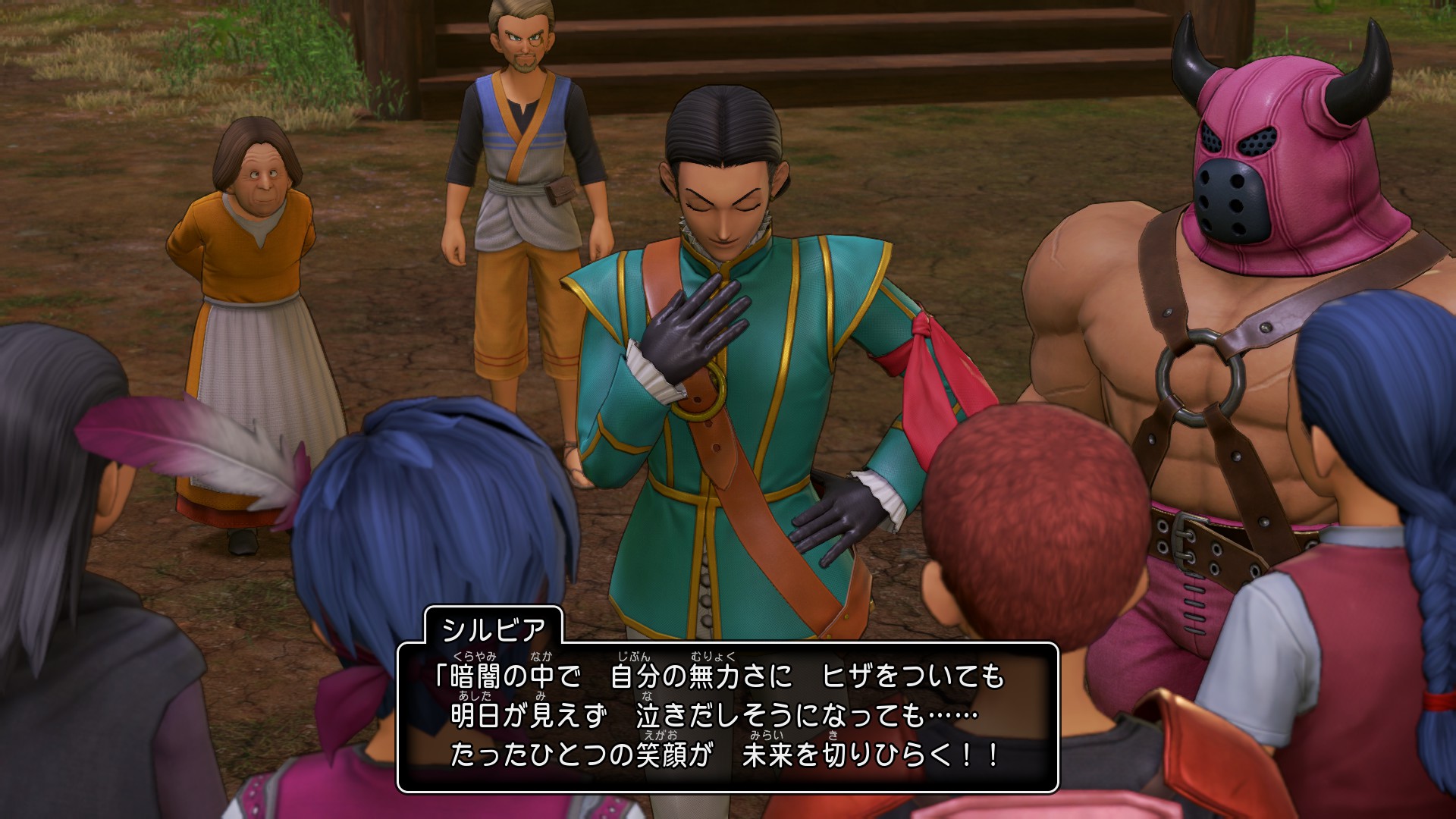Advance the シルビア dialogue text box

click(x=726, y=717)
